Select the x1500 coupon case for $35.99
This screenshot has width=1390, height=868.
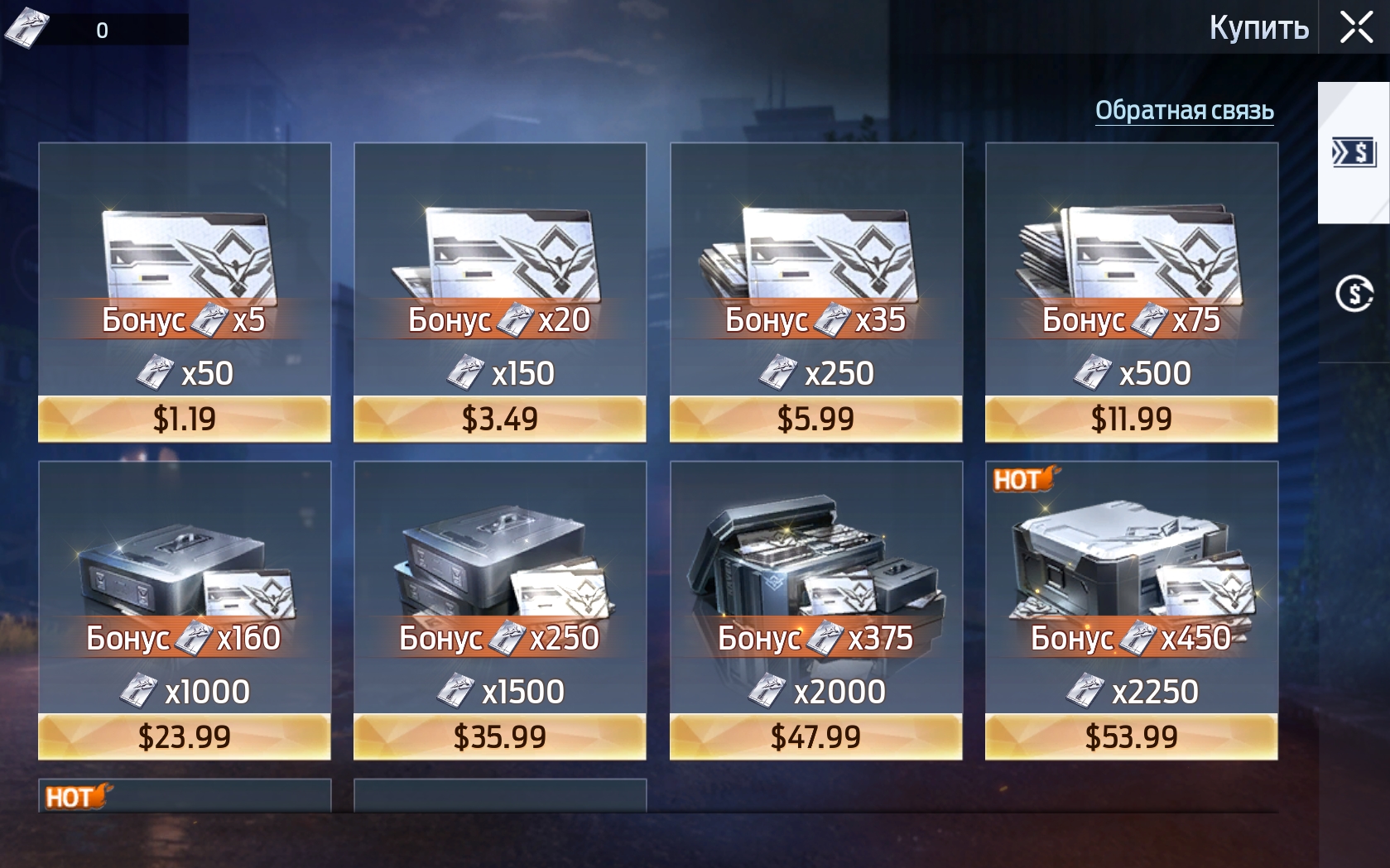[499, 736]
